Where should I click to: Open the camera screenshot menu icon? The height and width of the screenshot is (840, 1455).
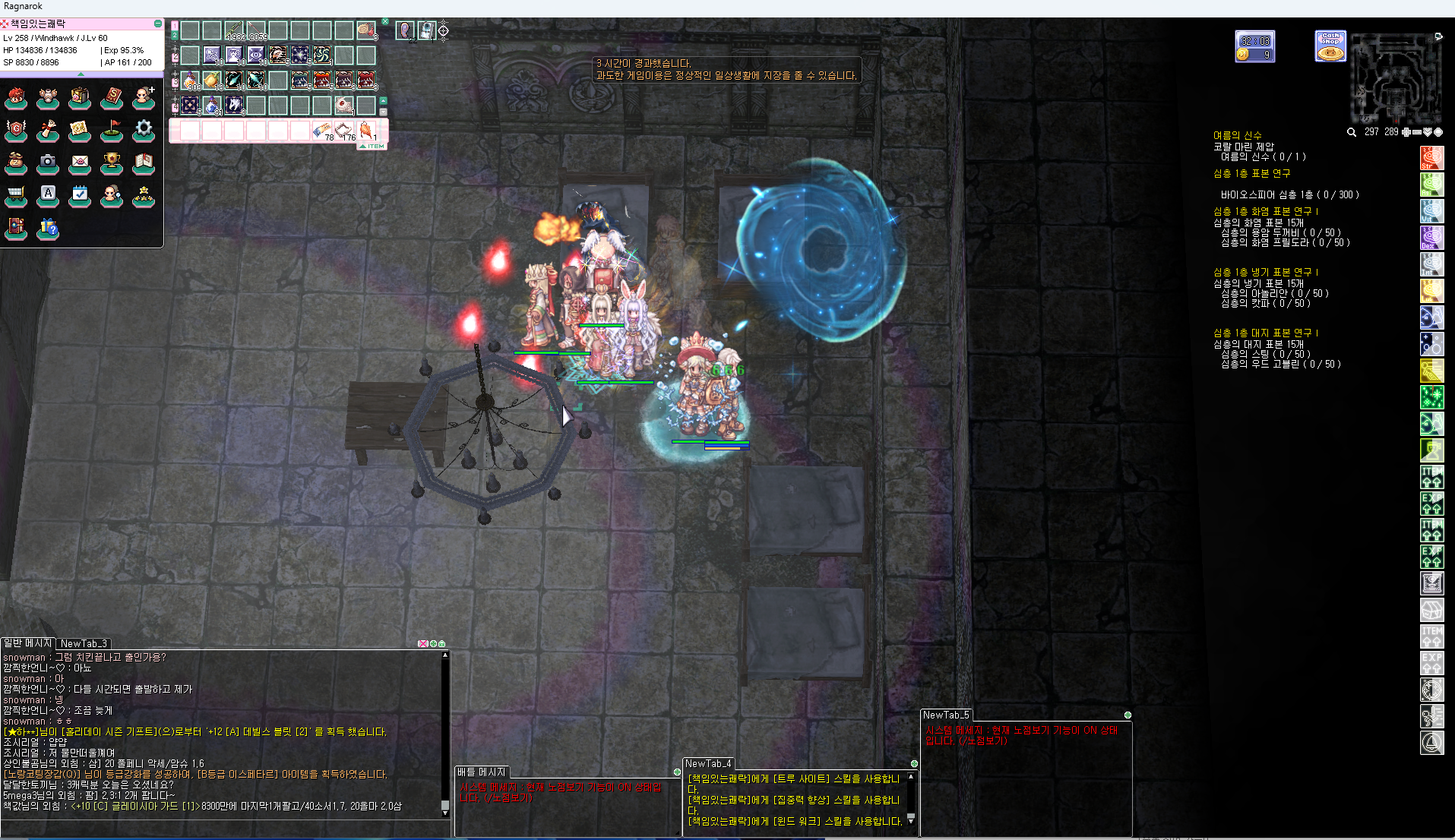point(48,163)
